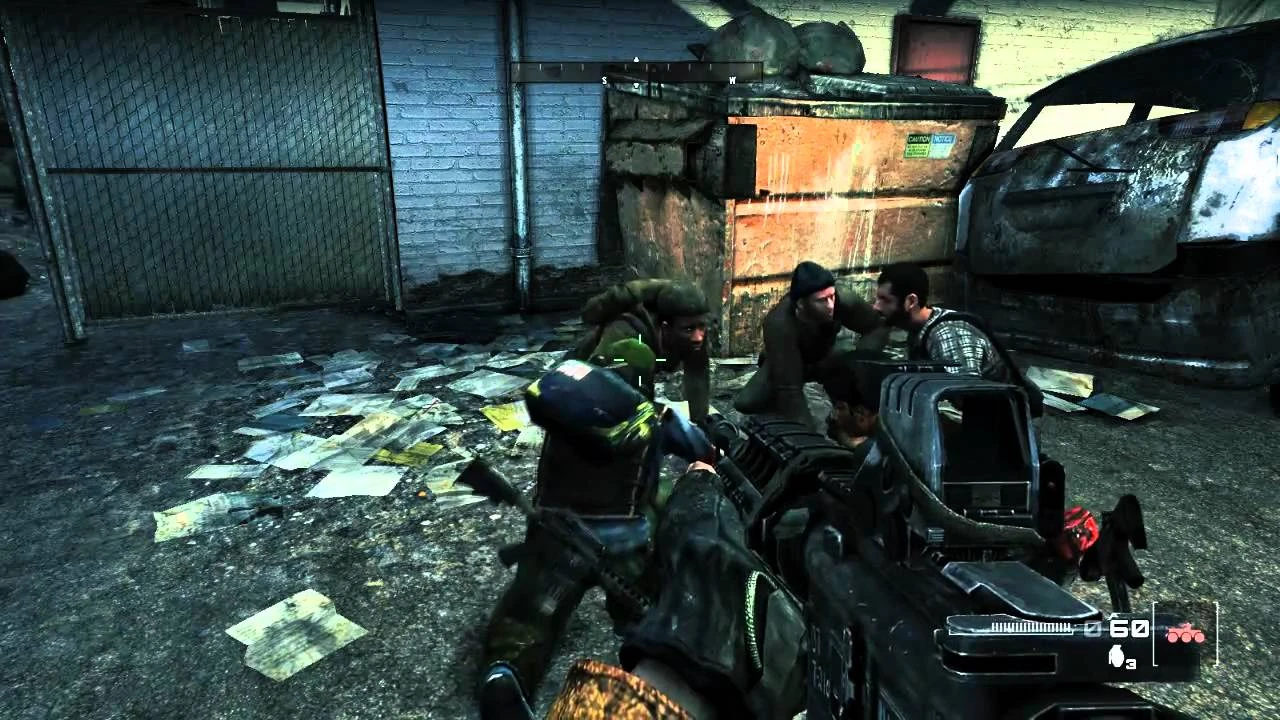
Task: Click the green CAUTION sticker on the dumpster
Action: pos(918,146)
